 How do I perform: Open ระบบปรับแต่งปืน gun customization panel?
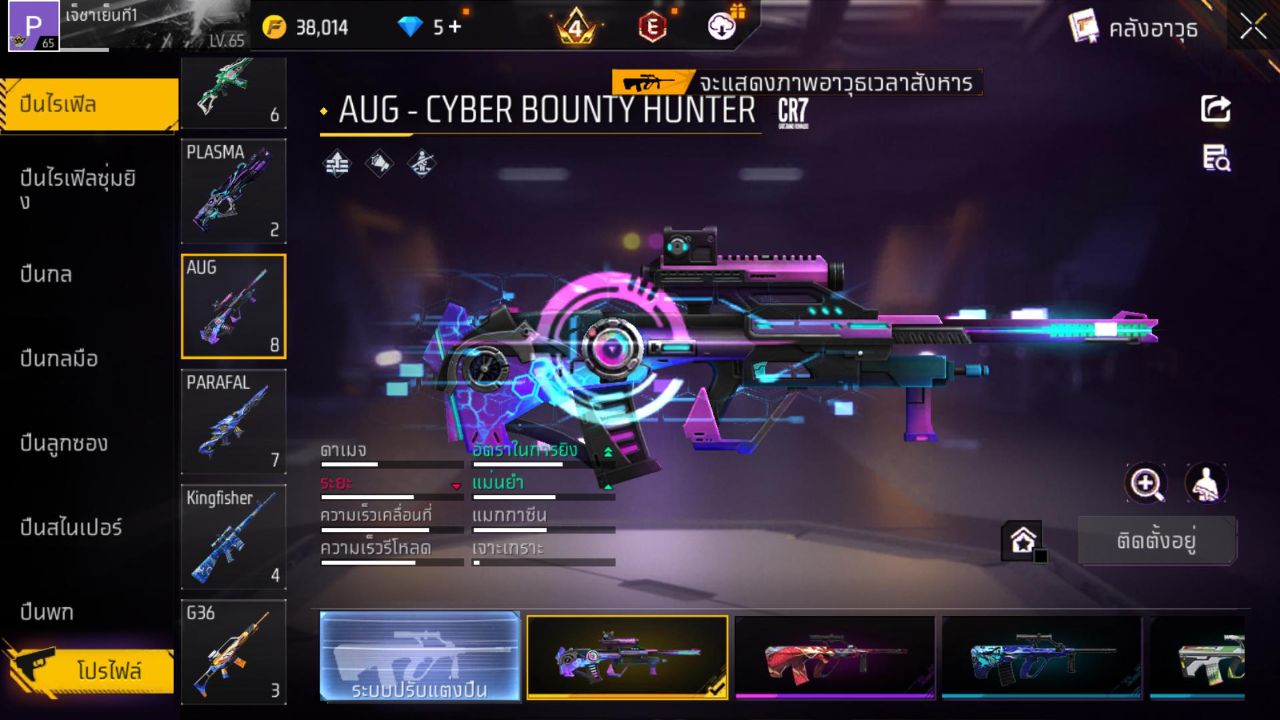pyautogui.click(x=419, y=657)
